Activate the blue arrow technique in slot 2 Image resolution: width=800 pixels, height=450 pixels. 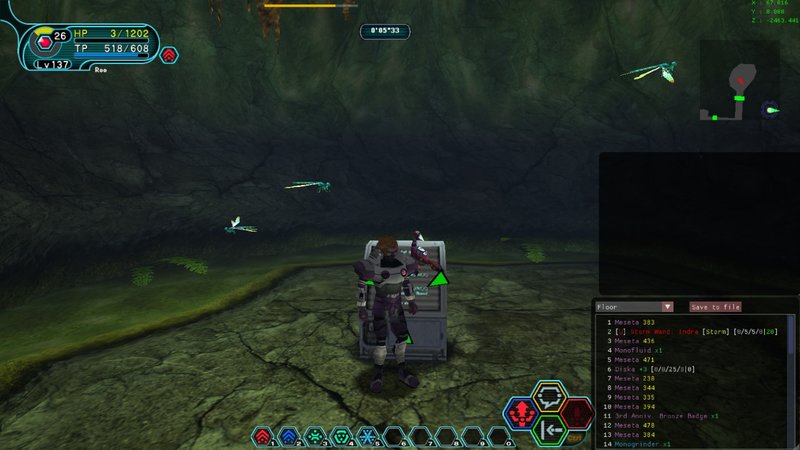[288, 436]
